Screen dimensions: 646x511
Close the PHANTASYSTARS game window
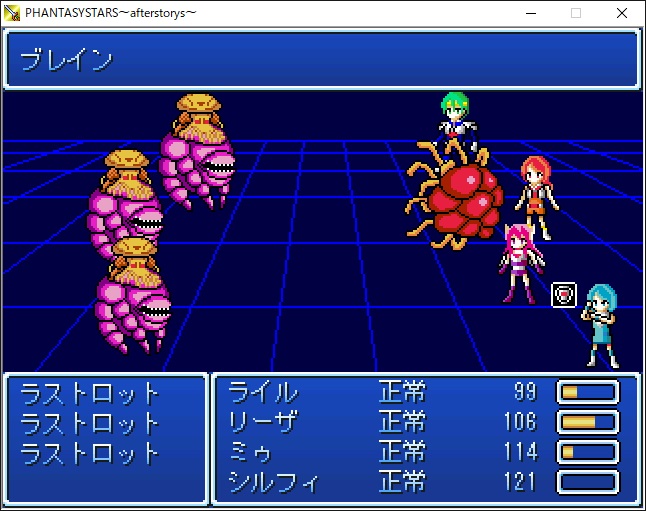(x=622, y=13)
